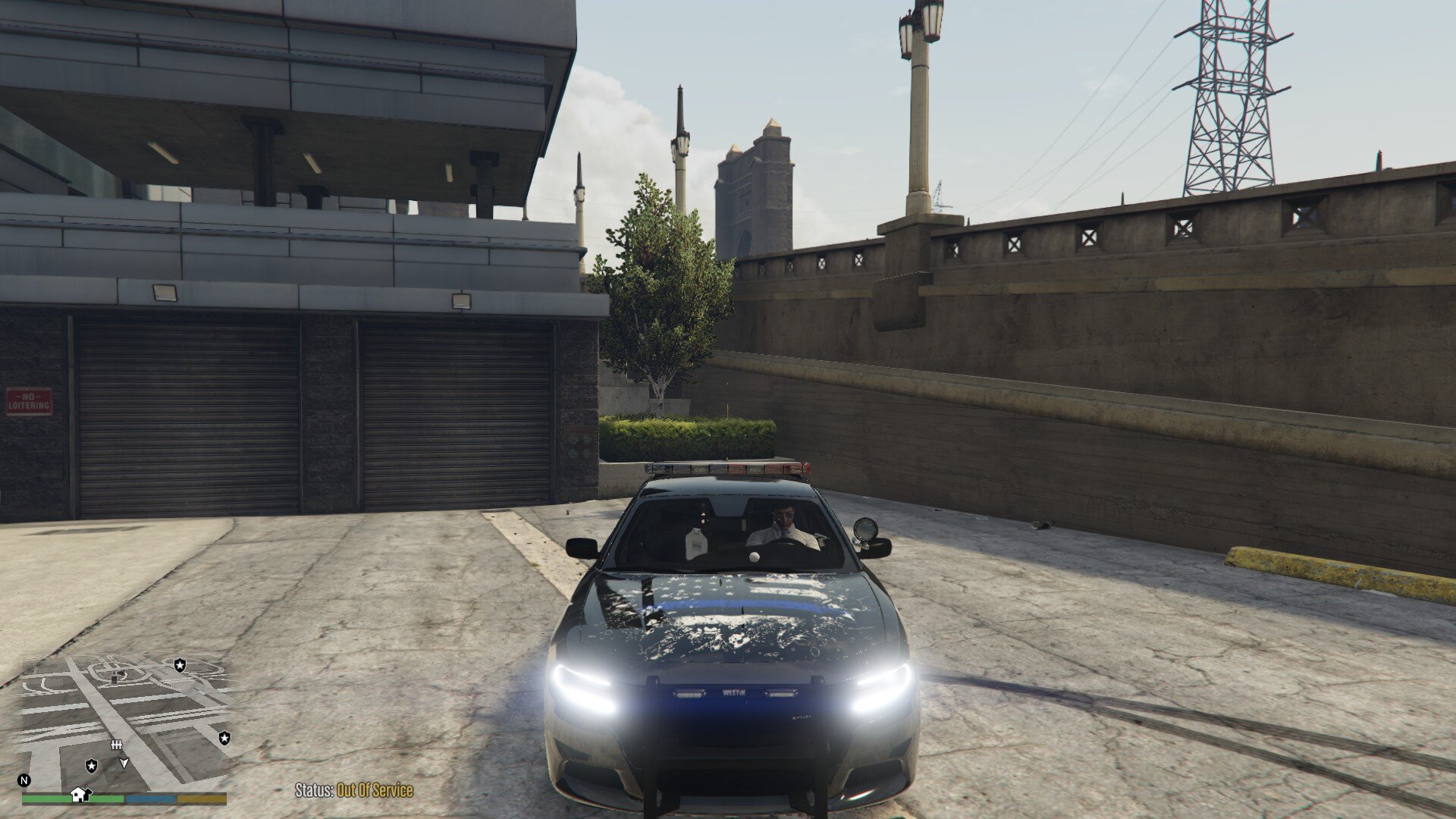This screenshot has width=1456, height=819.
Task: Click the player arrow on the minimap
Action: click(x=124, y=764)
